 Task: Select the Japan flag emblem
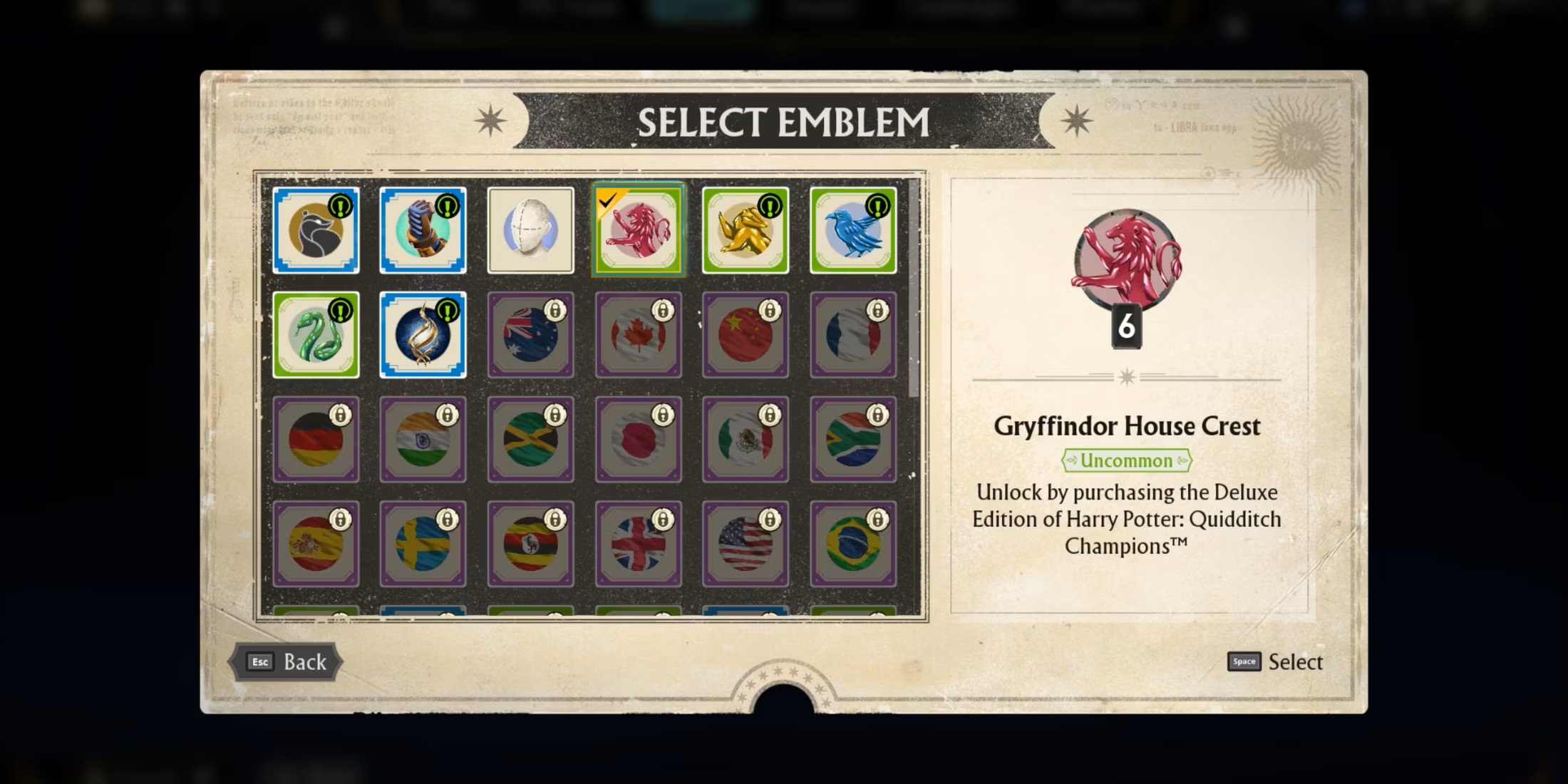[638, 438]
